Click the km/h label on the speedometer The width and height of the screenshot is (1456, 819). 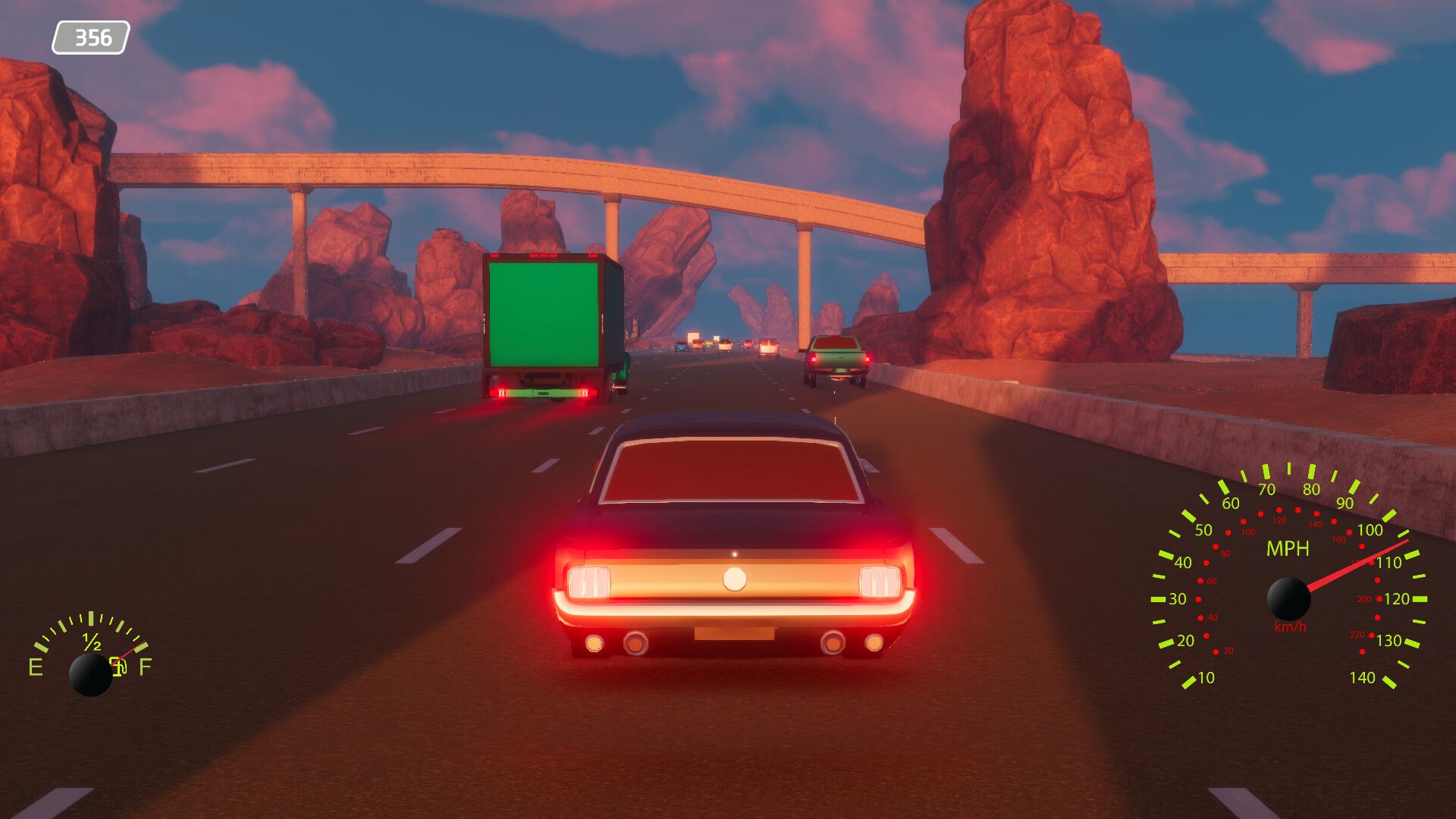[x=1290, y=626]
